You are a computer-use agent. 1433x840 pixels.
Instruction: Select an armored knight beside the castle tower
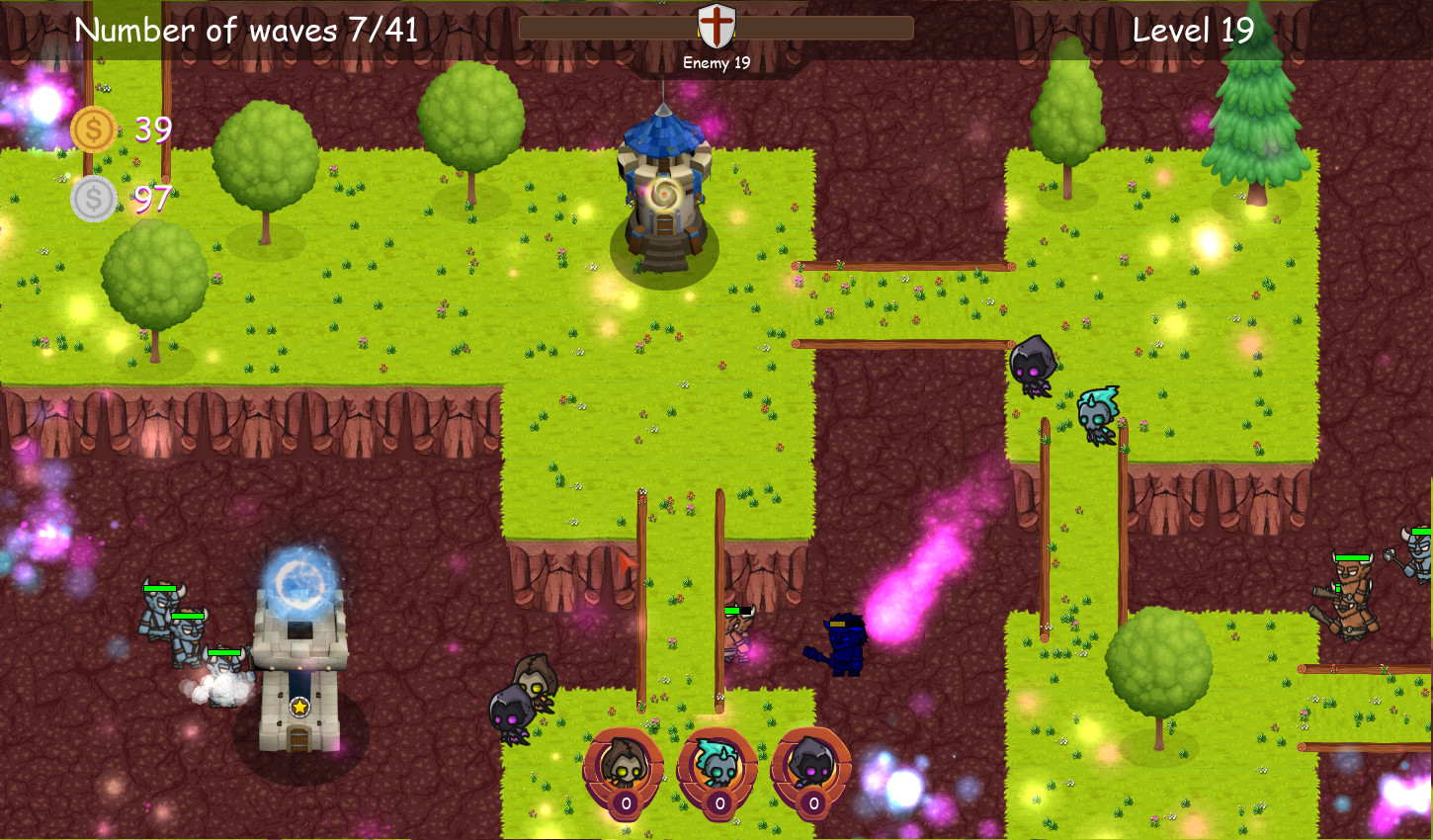pos(162,608)
